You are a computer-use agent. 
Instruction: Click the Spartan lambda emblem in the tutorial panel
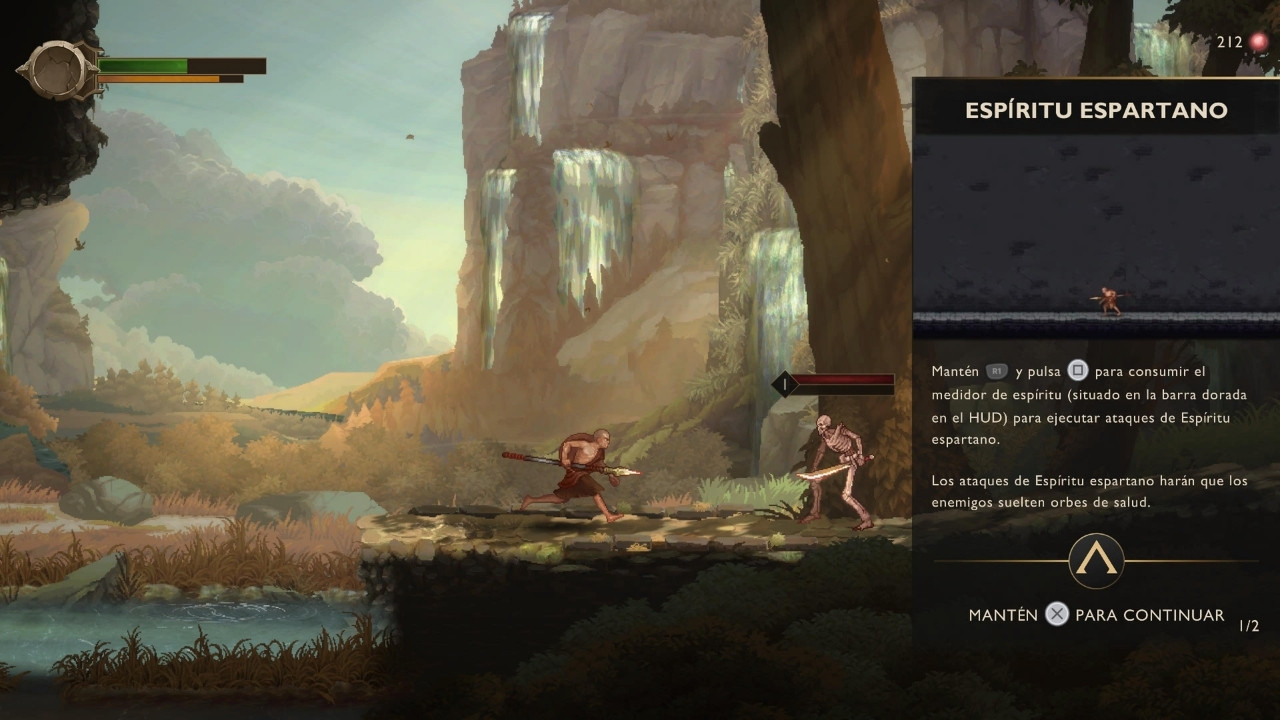coord(1096,560)
